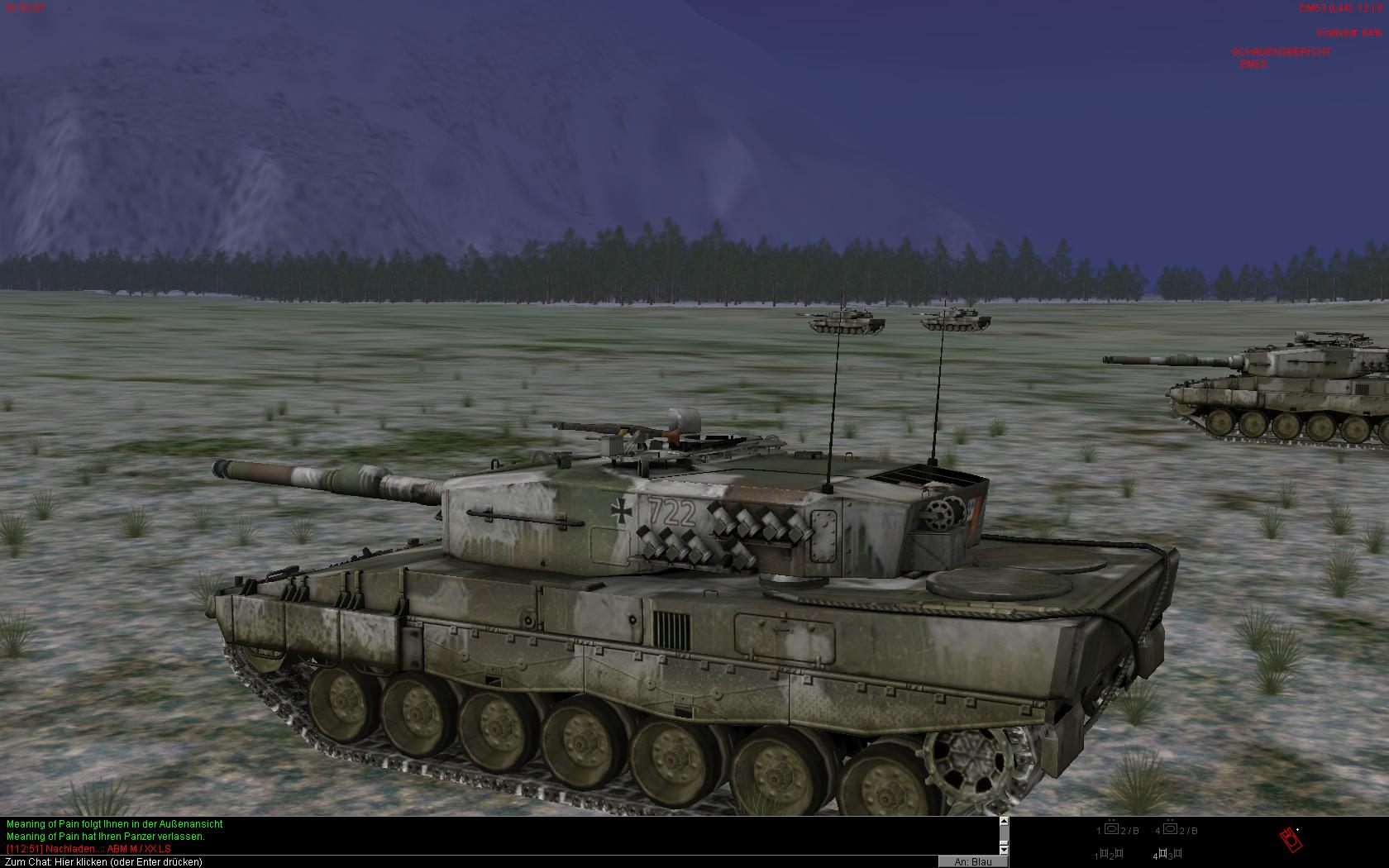Click the chat log scroll-up arrow
Image resolution: width=1389 pixels, height=868 pixels.
pos(1004,822)
